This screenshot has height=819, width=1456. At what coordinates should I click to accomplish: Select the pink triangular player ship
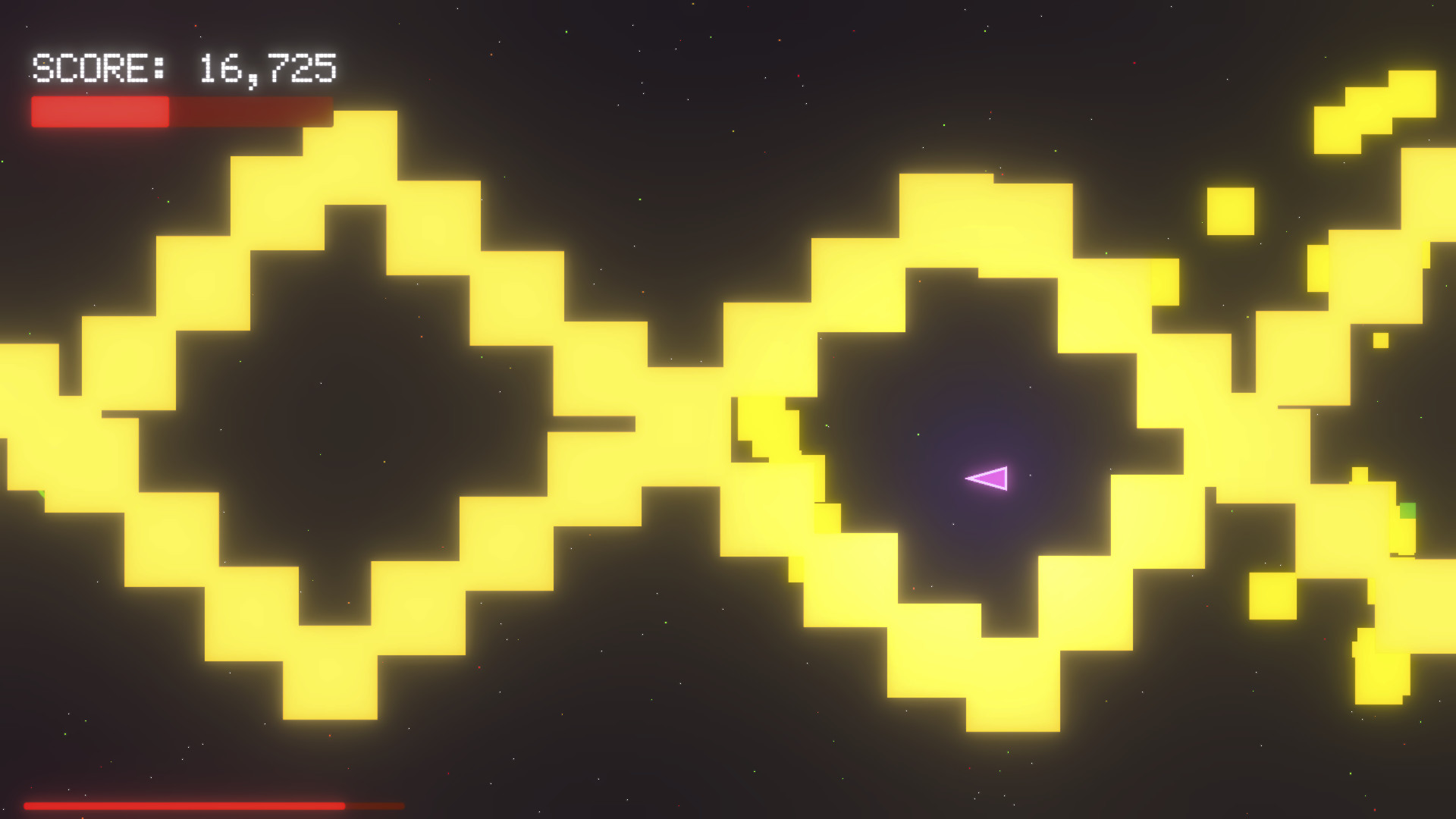pos(990,478)
